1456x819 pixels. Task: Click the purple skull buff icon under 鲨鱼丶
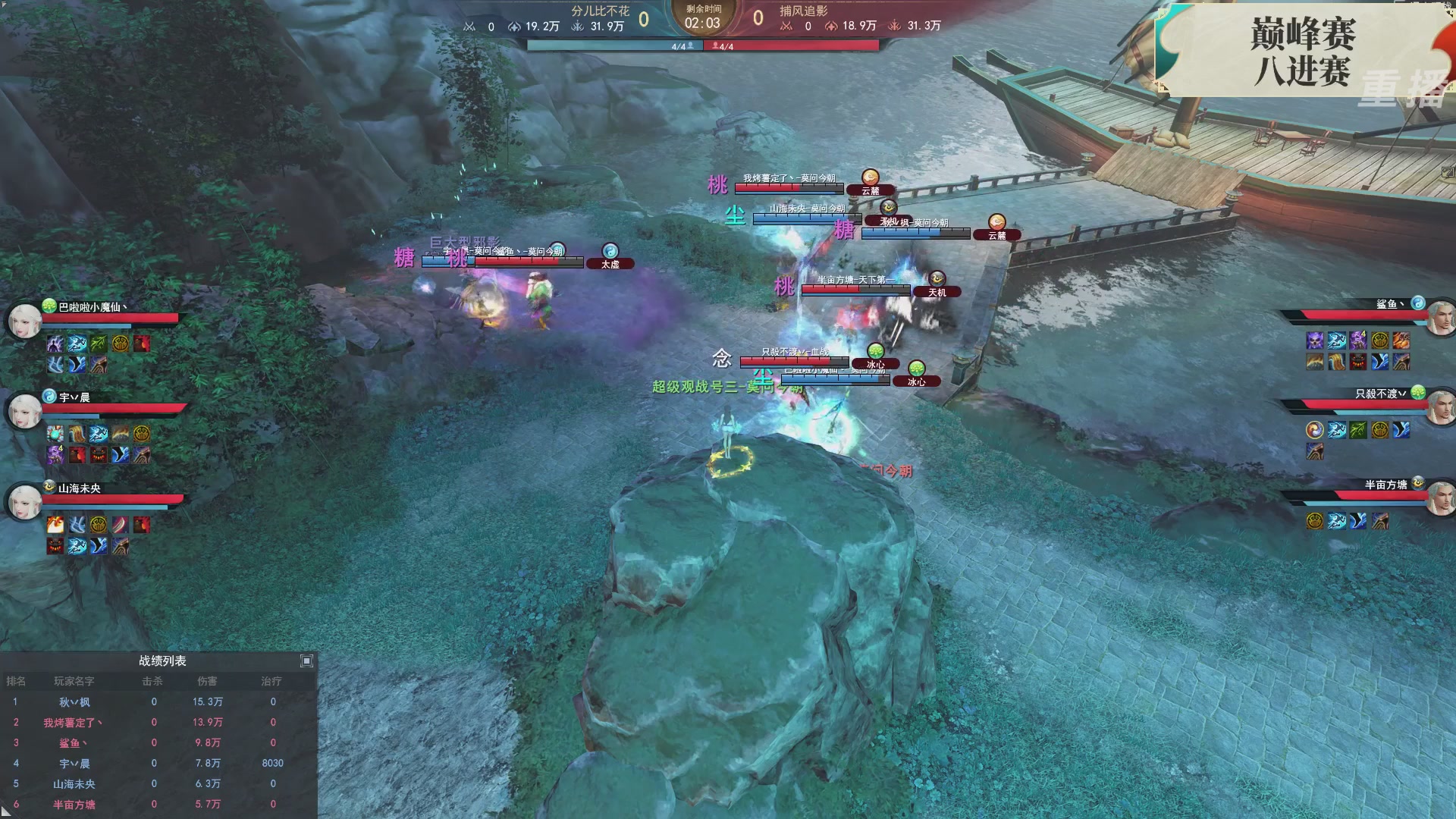(1314, 340)
